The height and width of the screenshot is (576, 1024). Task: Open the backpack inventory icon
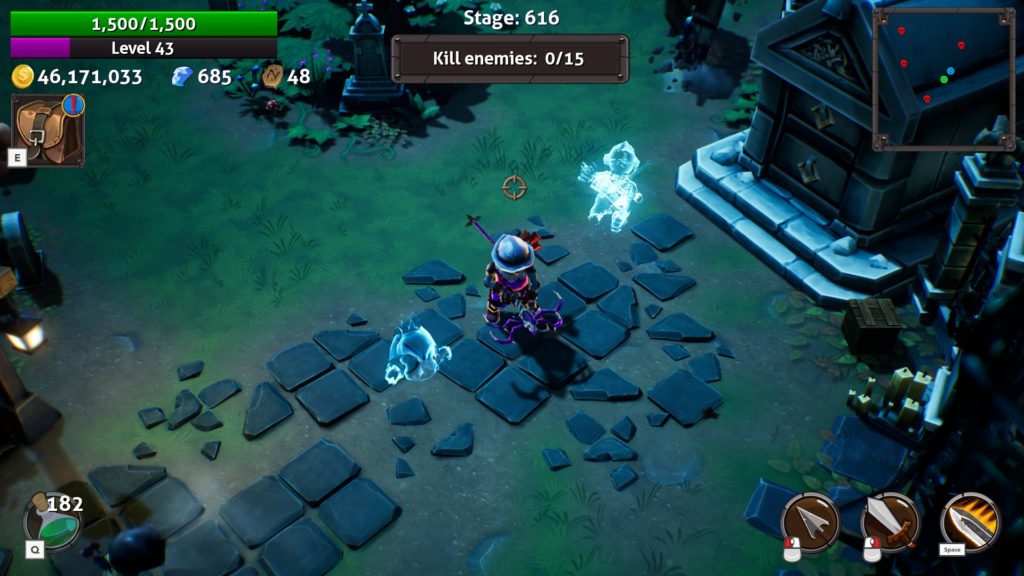[x=46, y=130]
